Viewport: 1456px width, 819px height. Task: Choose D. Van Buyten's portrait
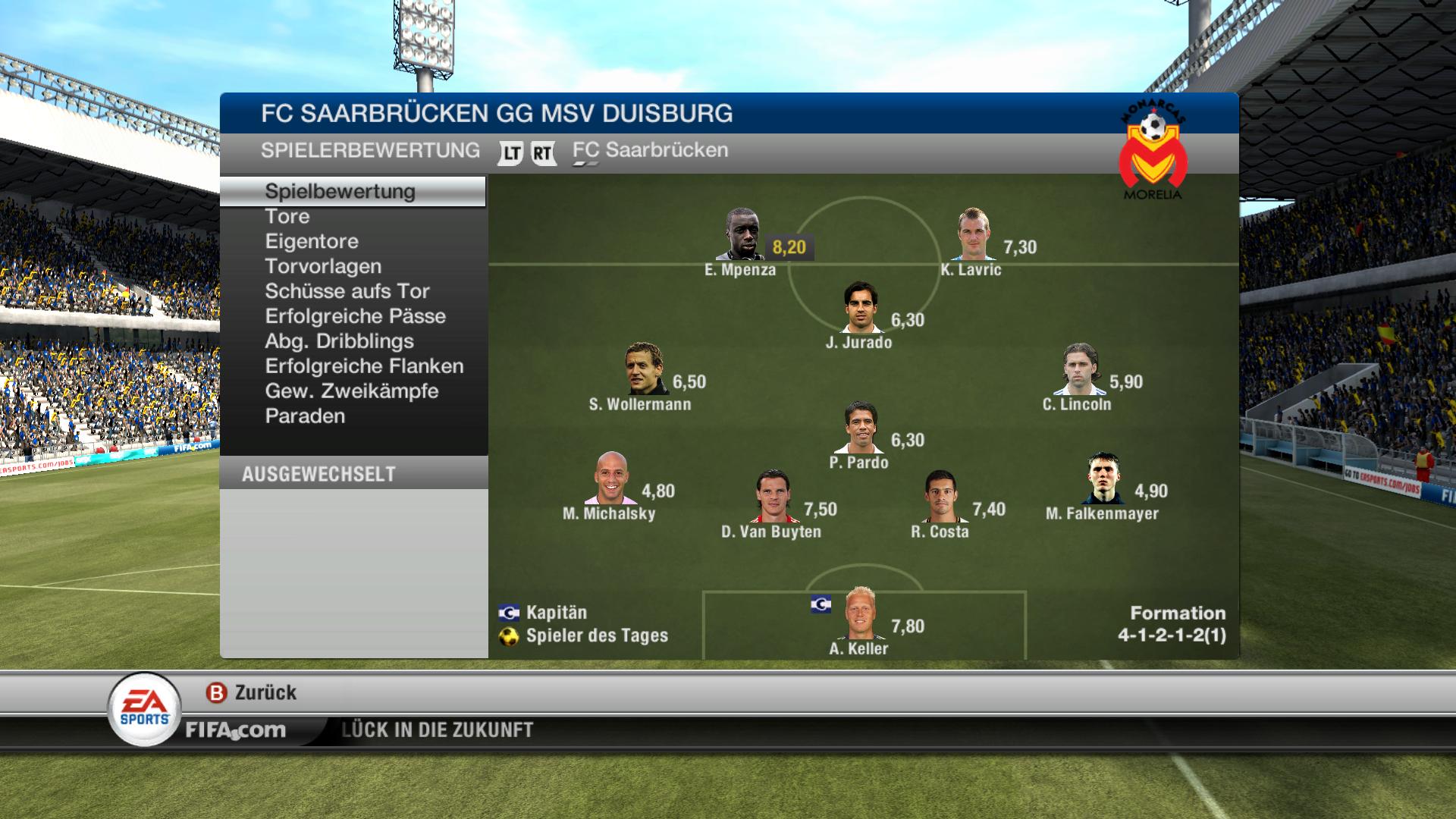pos(773,497)
